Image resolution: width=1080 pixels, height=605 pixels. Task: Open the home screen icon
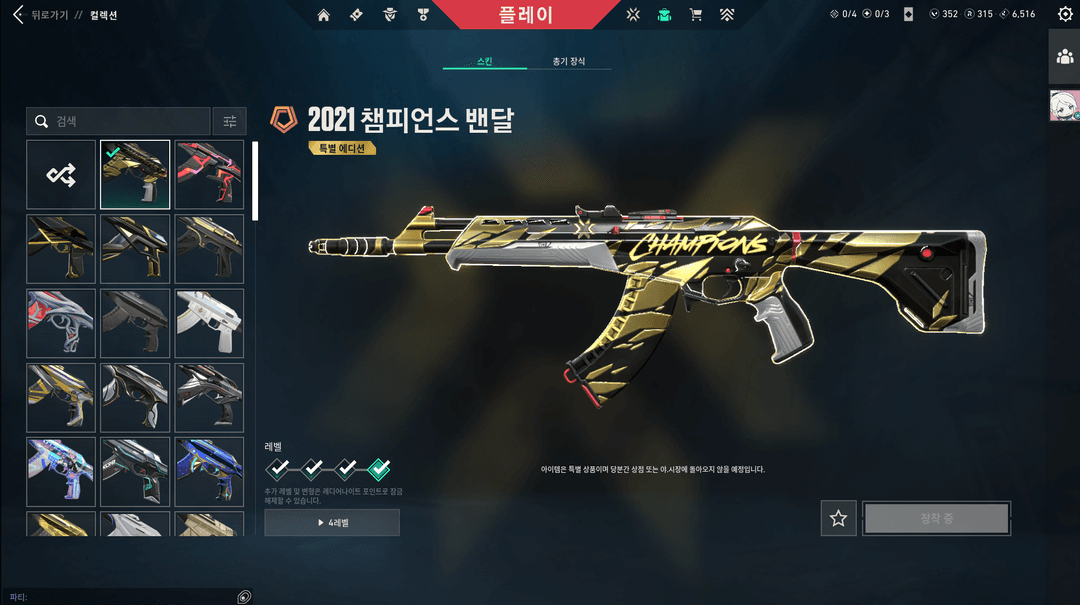[323, 15]
